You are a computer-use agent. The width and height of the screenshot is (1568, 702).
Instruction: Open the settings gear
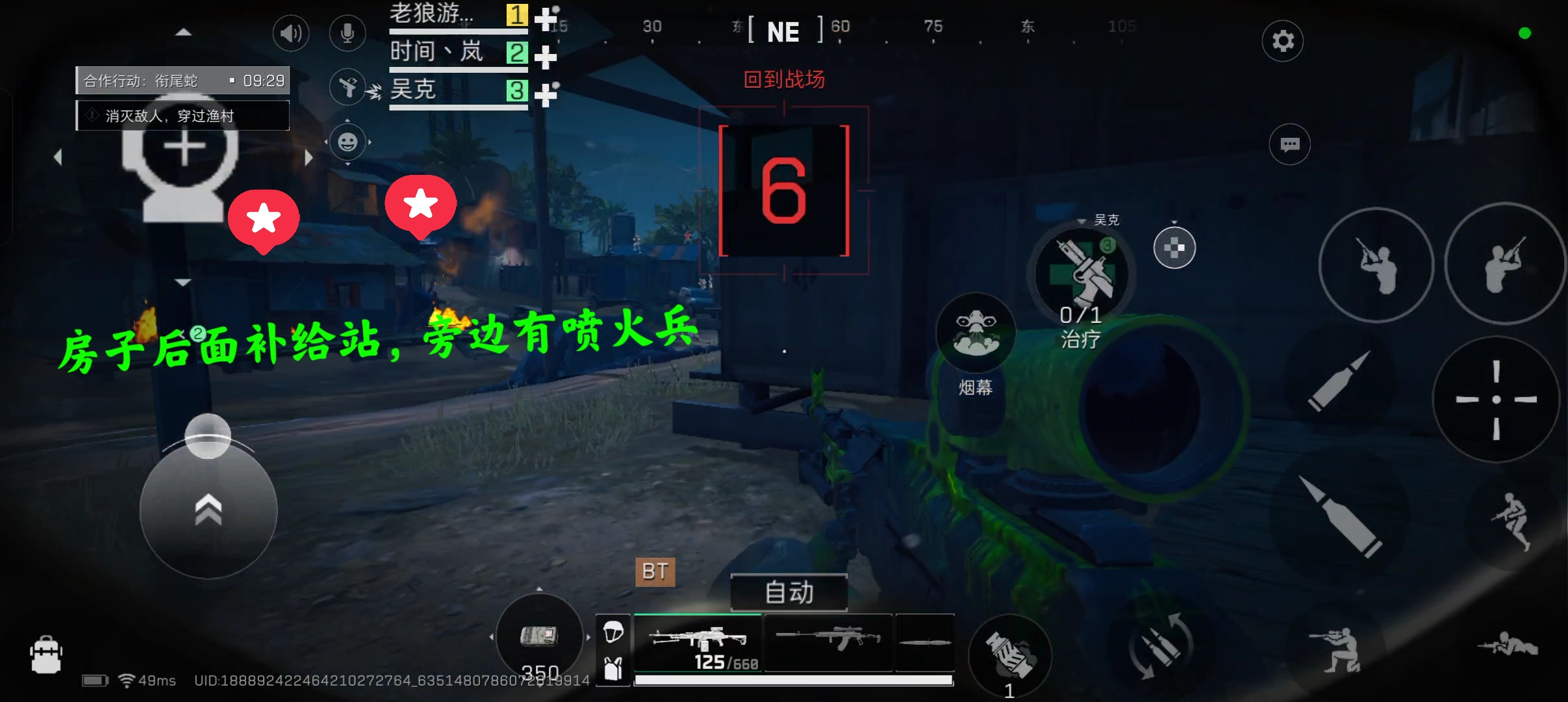pyautogui.click(x=1282, y=41)
